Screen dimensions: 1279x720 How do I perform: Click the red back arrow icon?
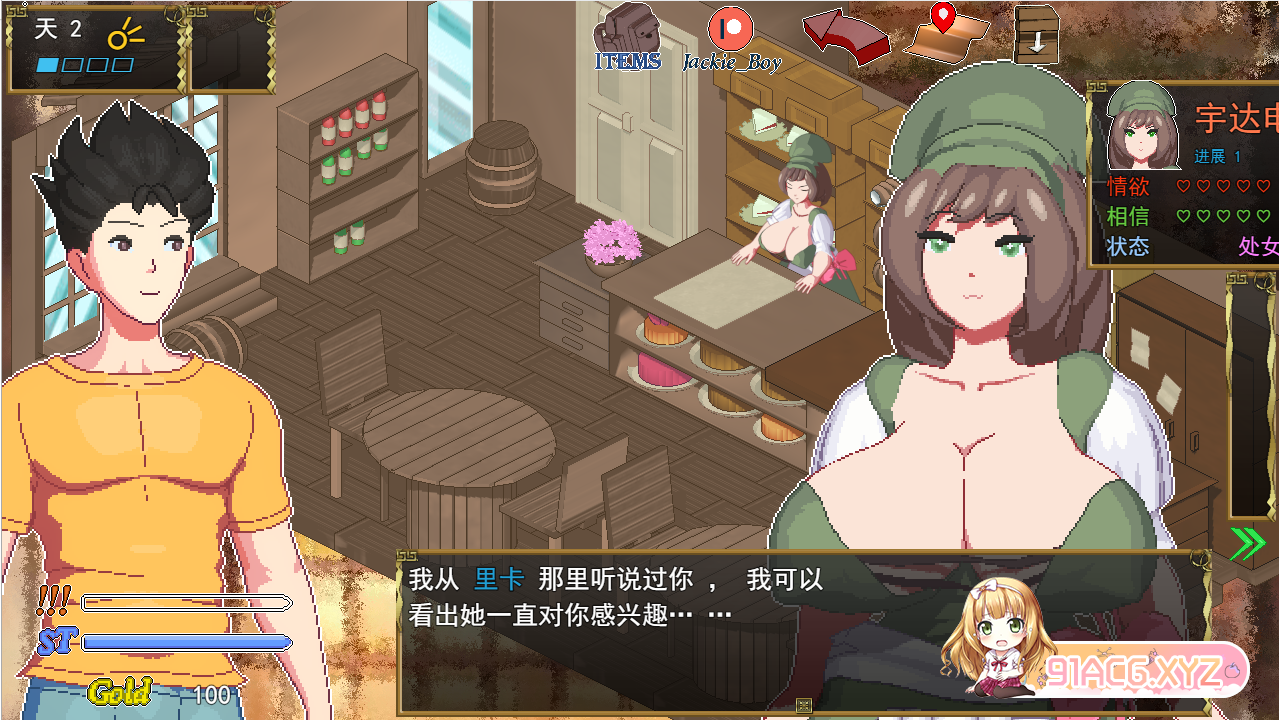coord(845,36)
